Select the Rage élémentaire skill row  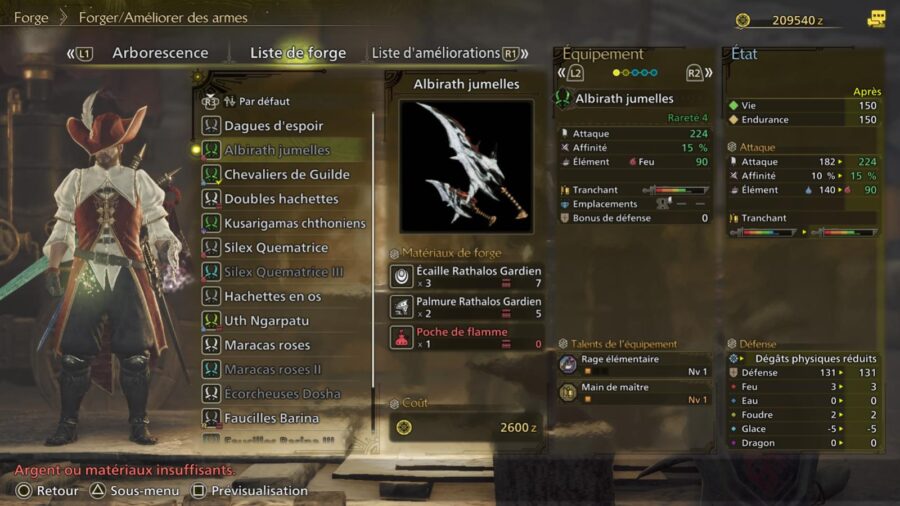point(633,365)
